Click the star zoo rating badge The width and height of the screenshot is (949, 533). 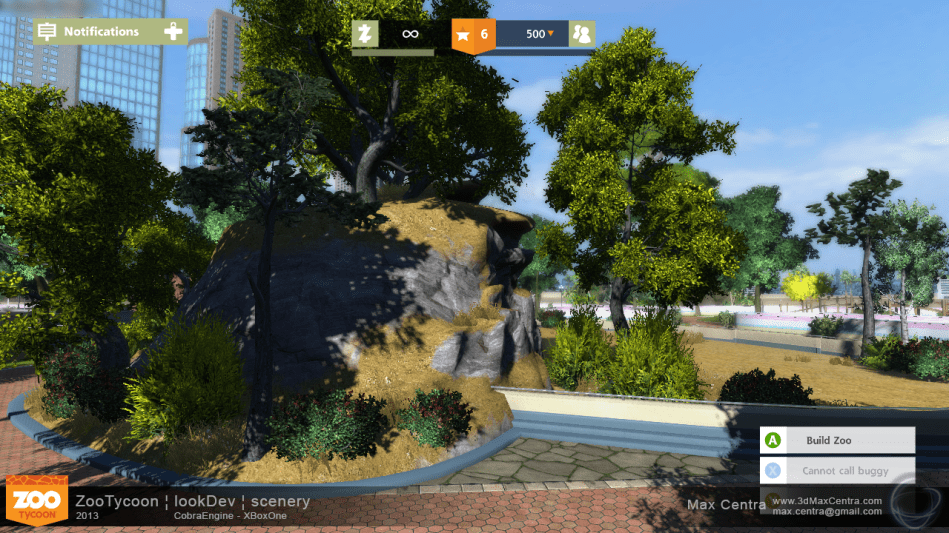(x=472, y=35)
